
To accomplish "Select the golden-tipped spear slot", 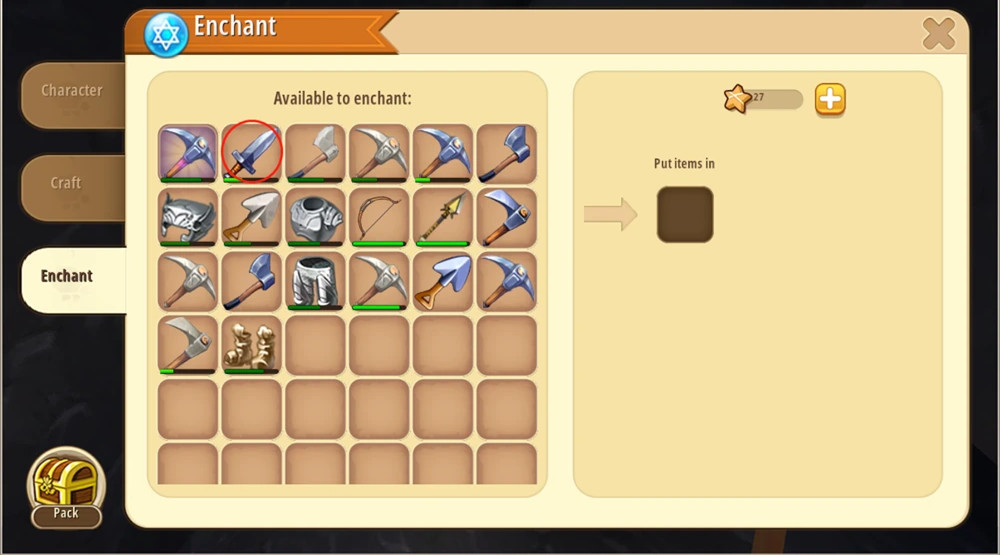I will (x=444, y=217).
